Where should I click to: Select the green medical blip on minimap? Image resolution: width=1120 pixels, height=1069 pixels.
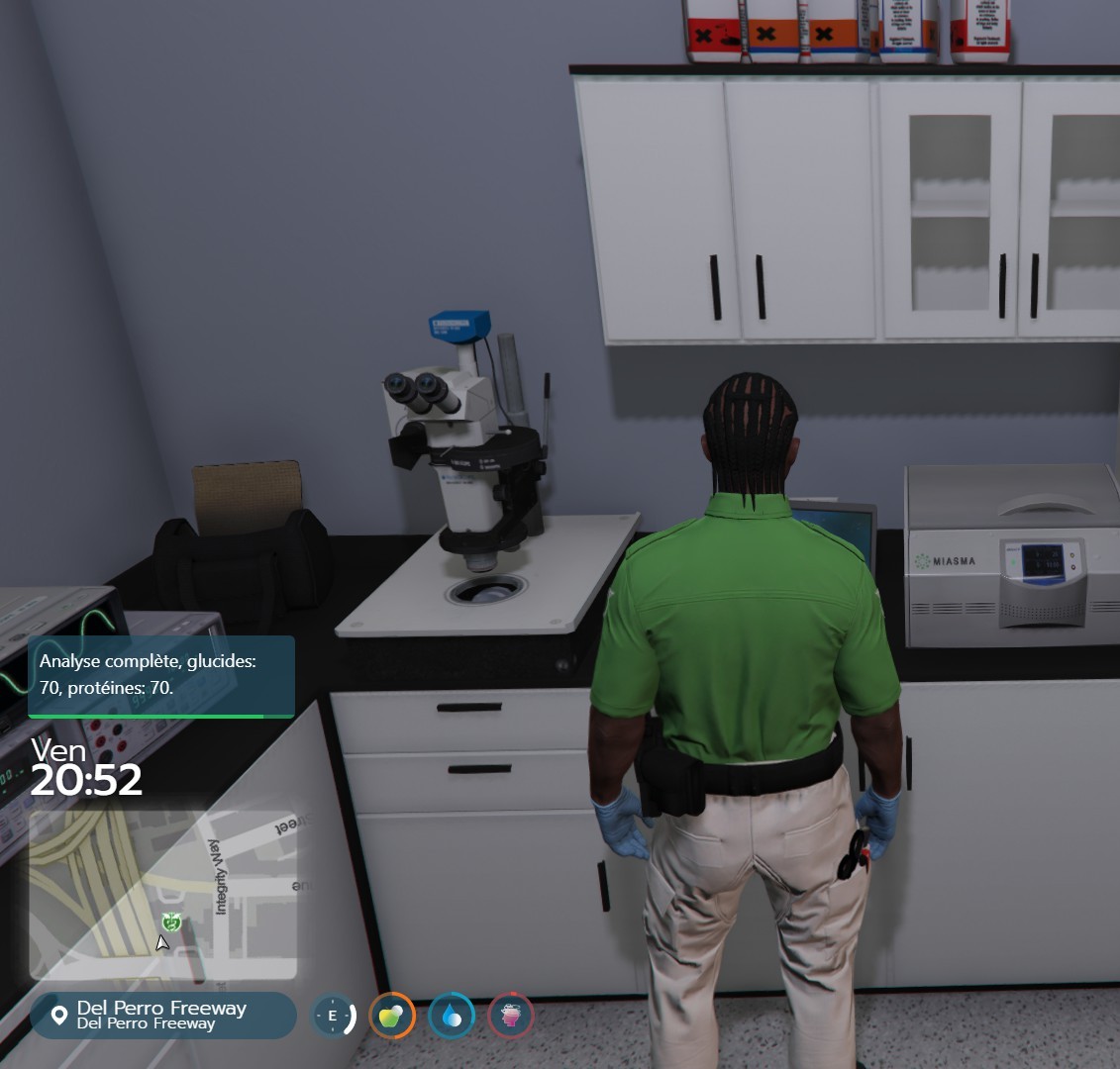click(x=171, y=923)
